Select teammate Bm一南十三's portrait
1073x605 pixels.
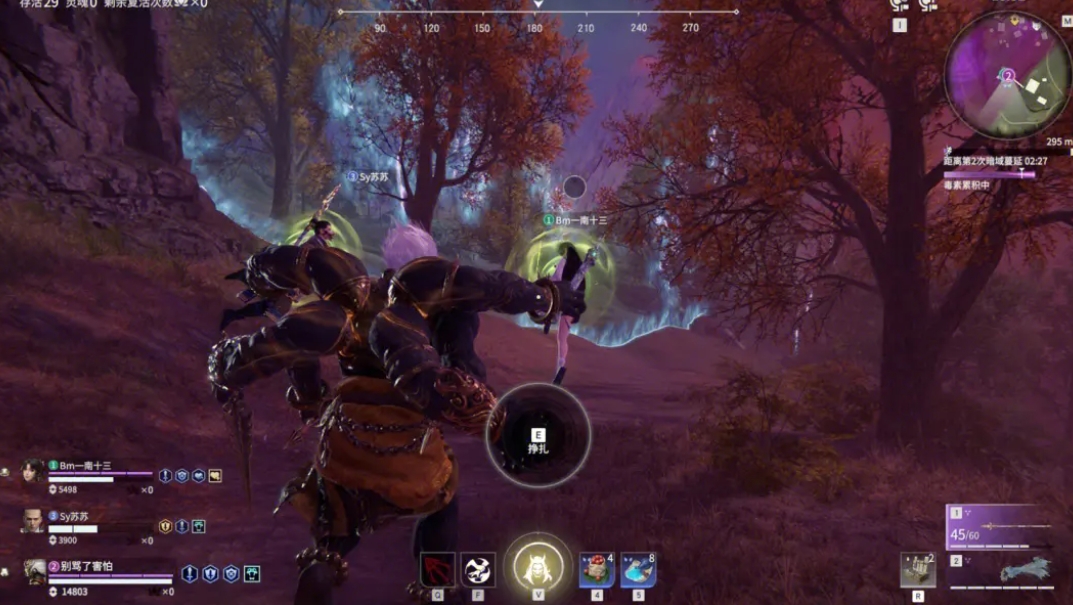click(x=33, y=472)
